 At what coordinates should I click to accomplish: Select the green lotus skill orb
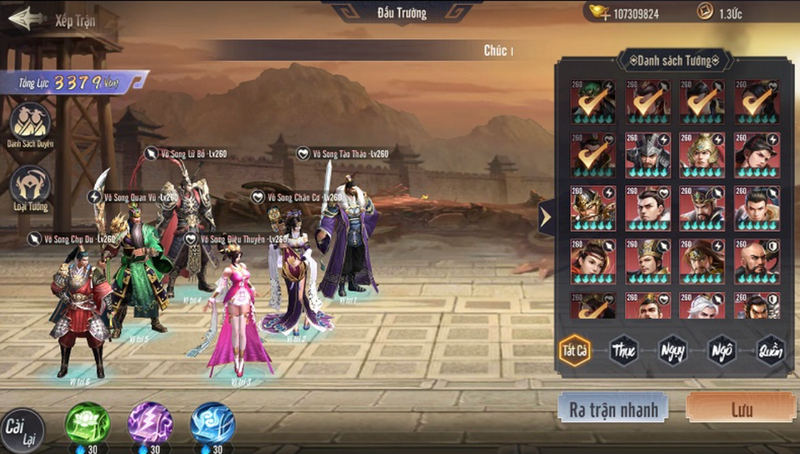[x=87, y=423]
